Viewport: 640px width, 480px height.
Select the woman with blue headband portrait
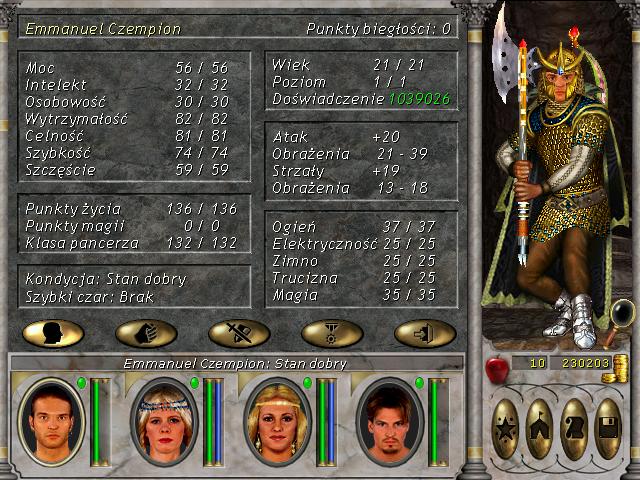coord(162,421)
